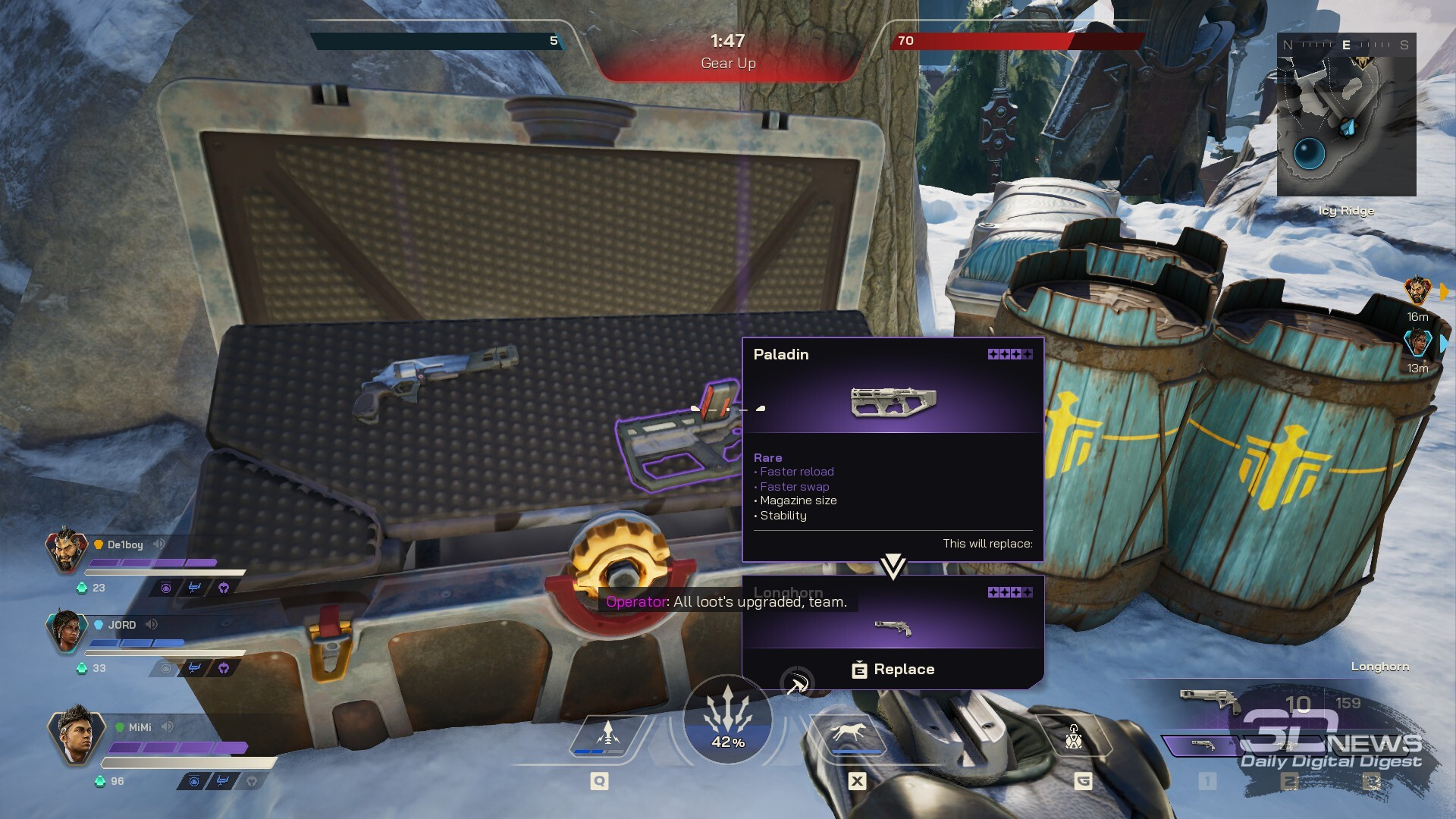
Task: Select MiMi's player portrait
Action: tap(76, 734)
